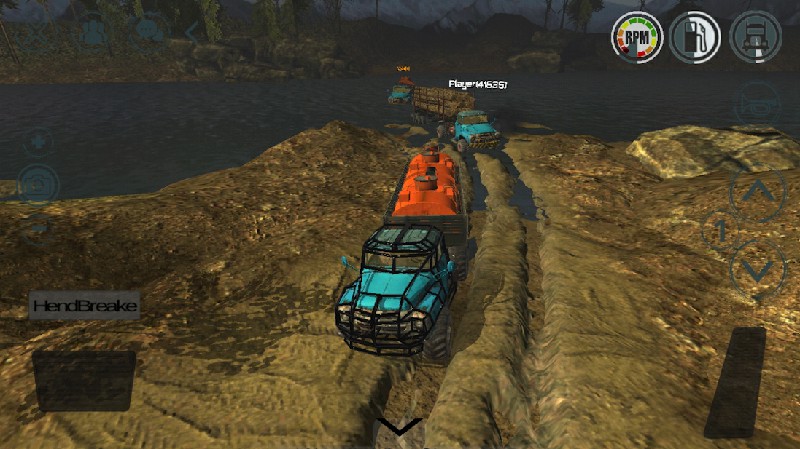This screenshot has width=800, height=449.
Task: Step on the tall gas pedal
Action: click(735, 381)
